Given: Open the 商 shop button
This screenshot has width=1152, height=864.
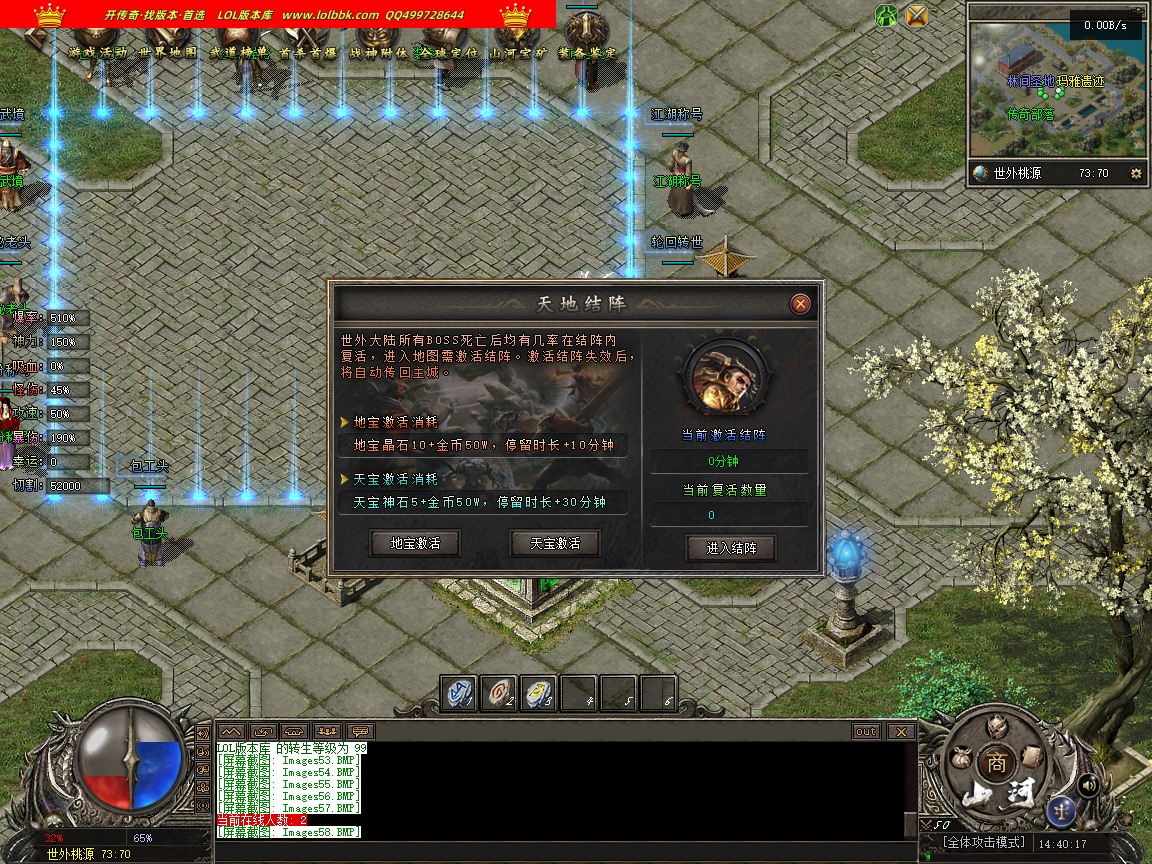Looking at the screenshot, I should click(995, 759).
